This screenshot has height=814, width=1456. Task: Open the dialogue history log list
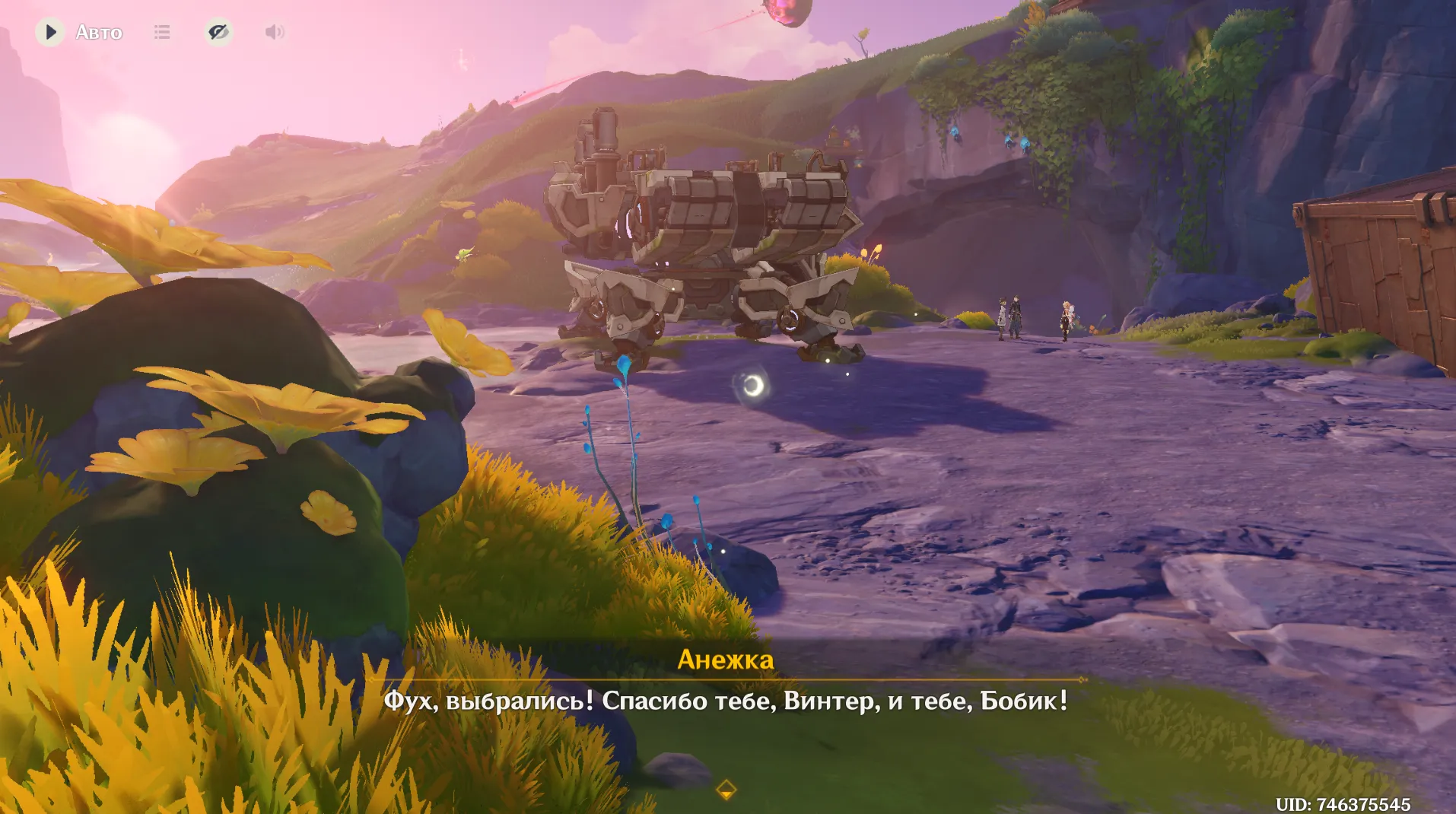point(162,32)
